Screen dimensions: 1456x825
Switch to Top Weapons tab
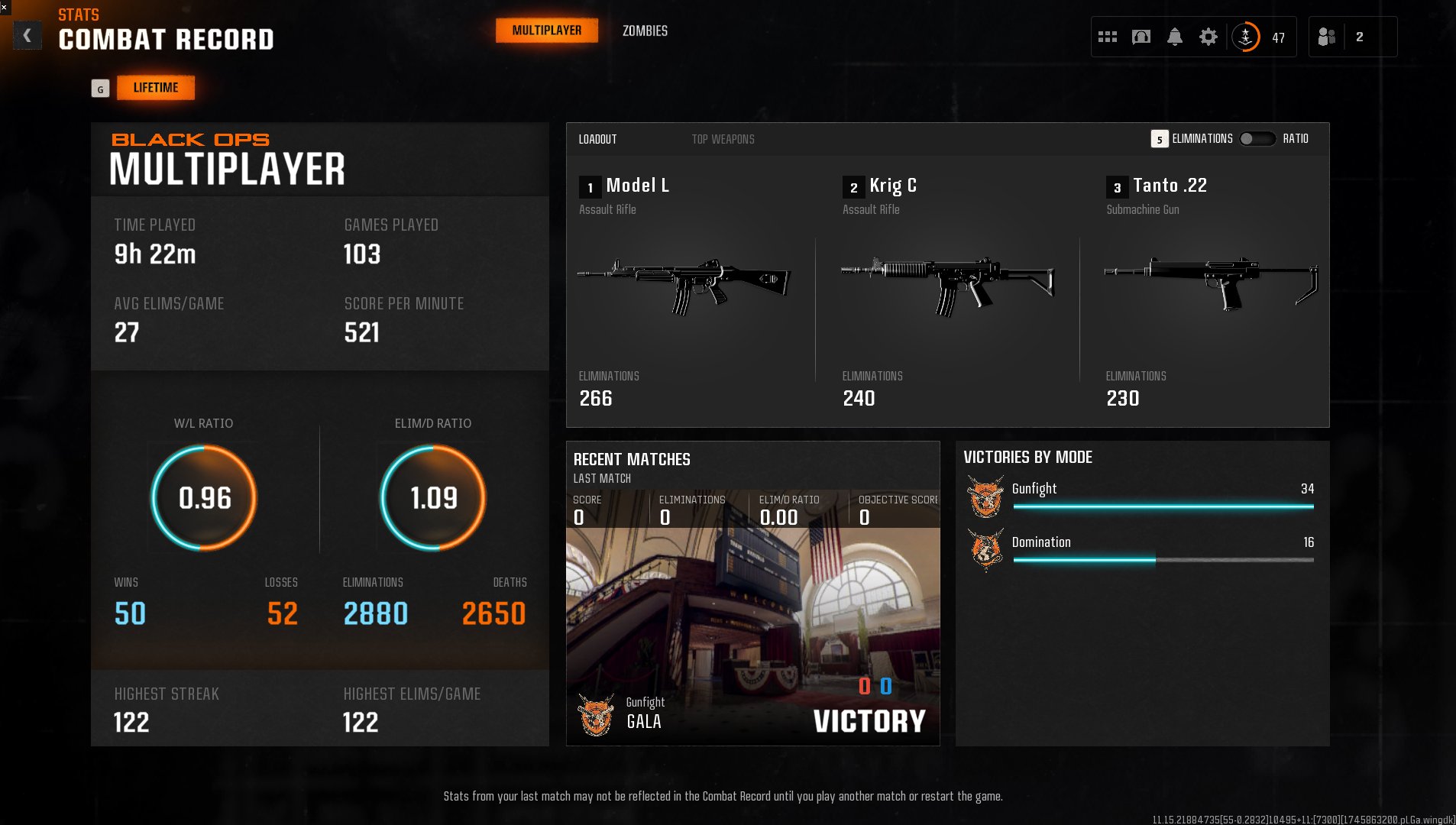coord(723,139)
